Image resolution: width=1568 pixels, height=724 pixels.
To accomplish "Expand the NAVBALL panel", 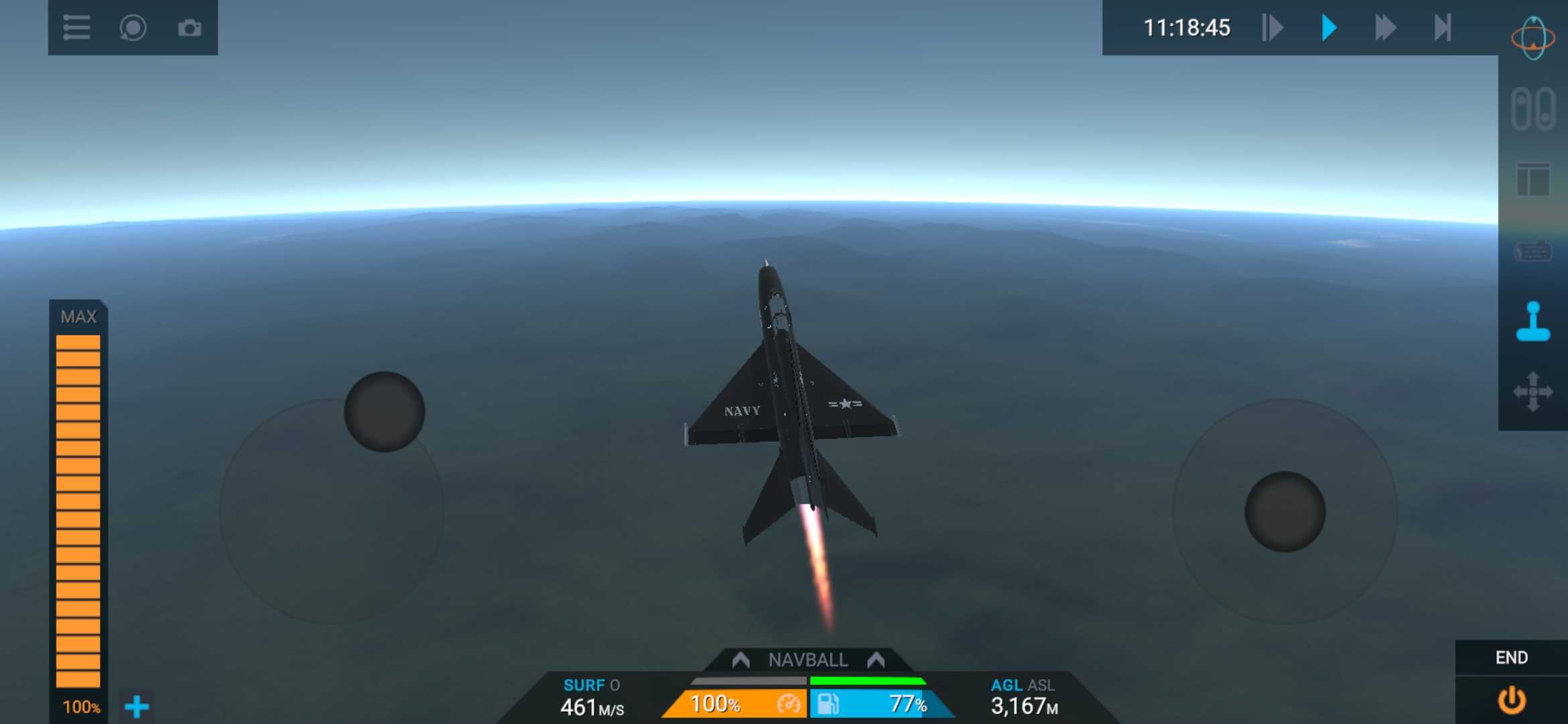I will (808, 660).
